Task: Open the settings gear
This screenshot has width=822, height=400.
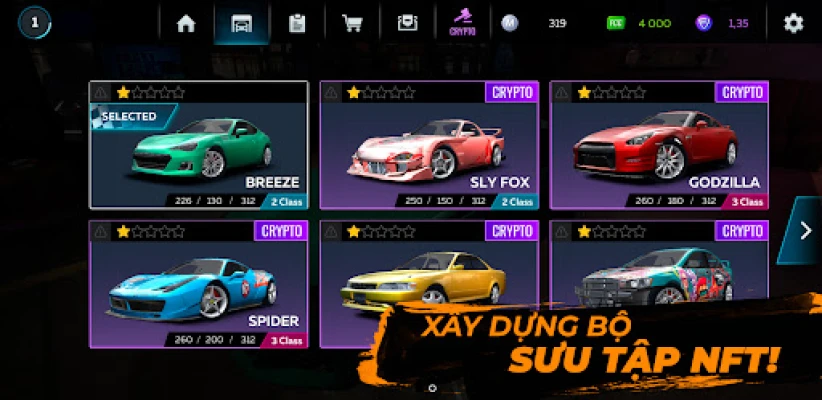Action: (x=793, y=23)
